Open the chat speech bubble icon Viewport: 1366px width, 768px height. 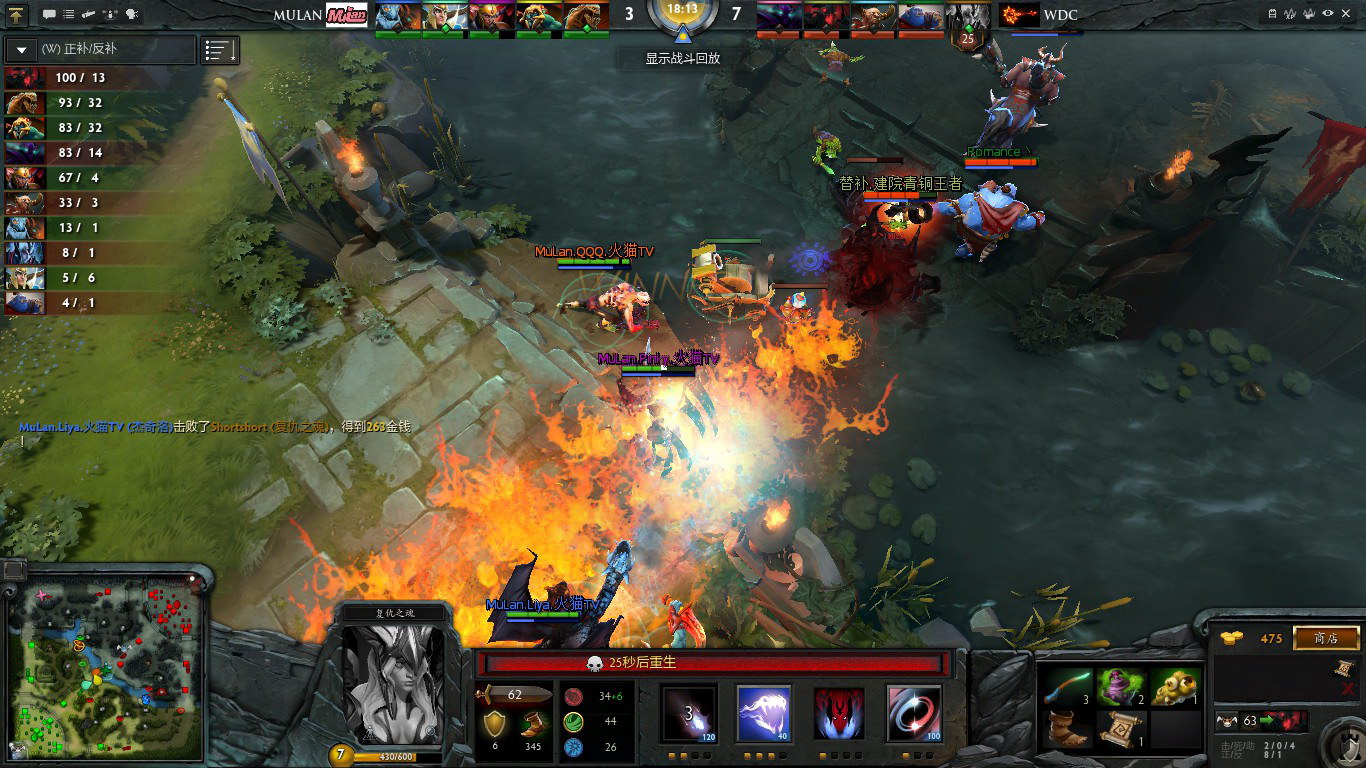(49, 14)
